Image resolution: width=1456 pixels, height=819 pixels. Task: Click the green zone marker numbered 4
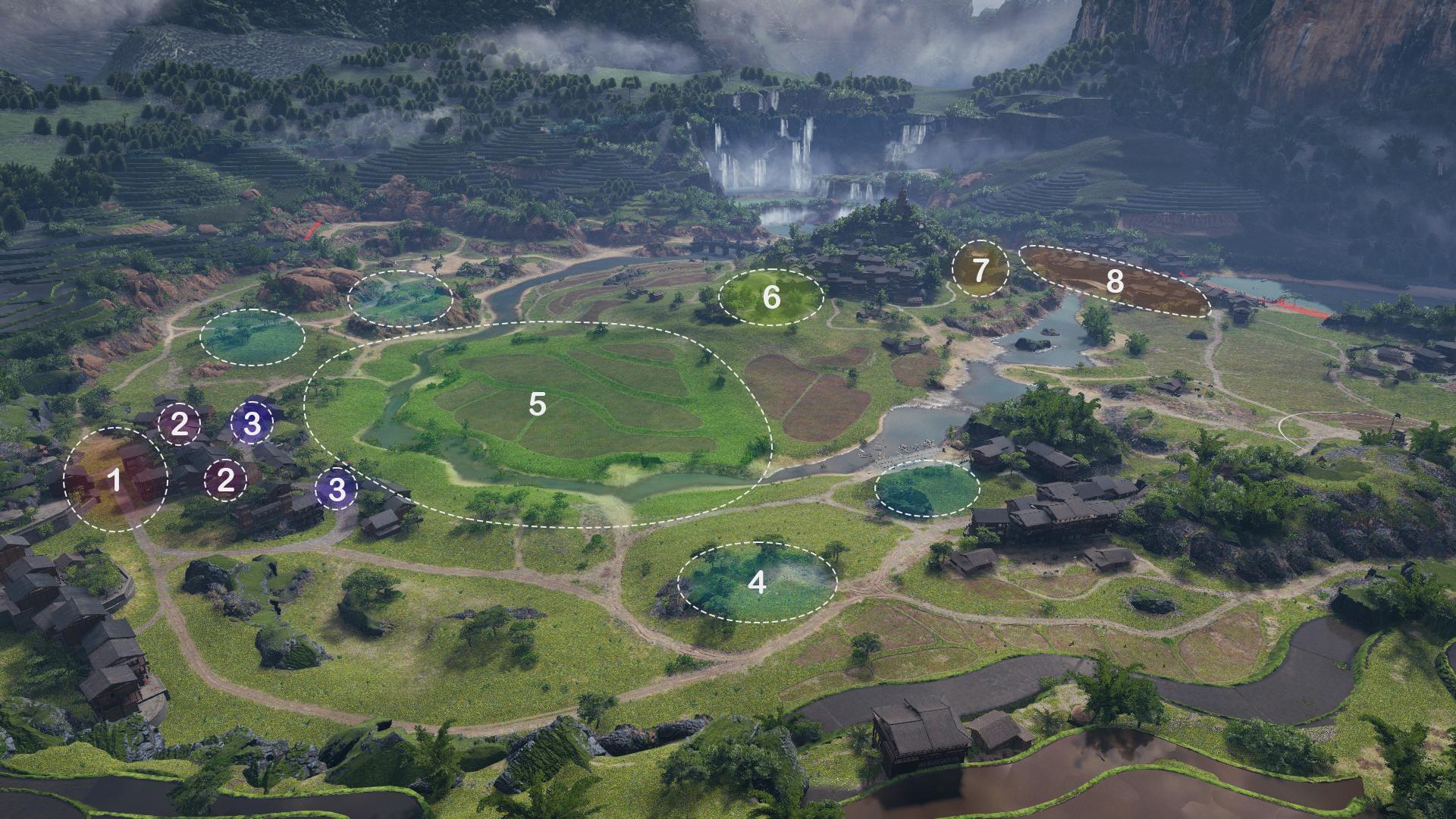click(757, 582)
